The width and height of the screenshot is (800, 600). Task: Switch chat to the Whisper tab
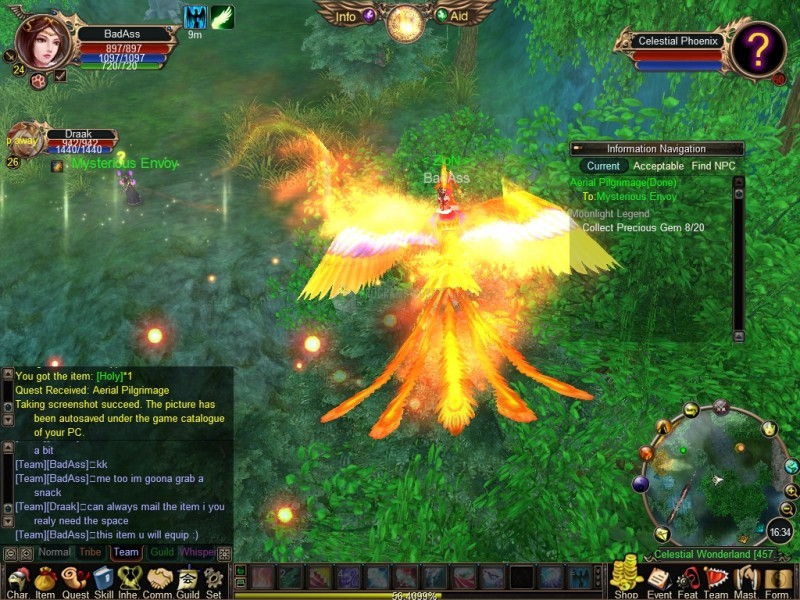197,552
